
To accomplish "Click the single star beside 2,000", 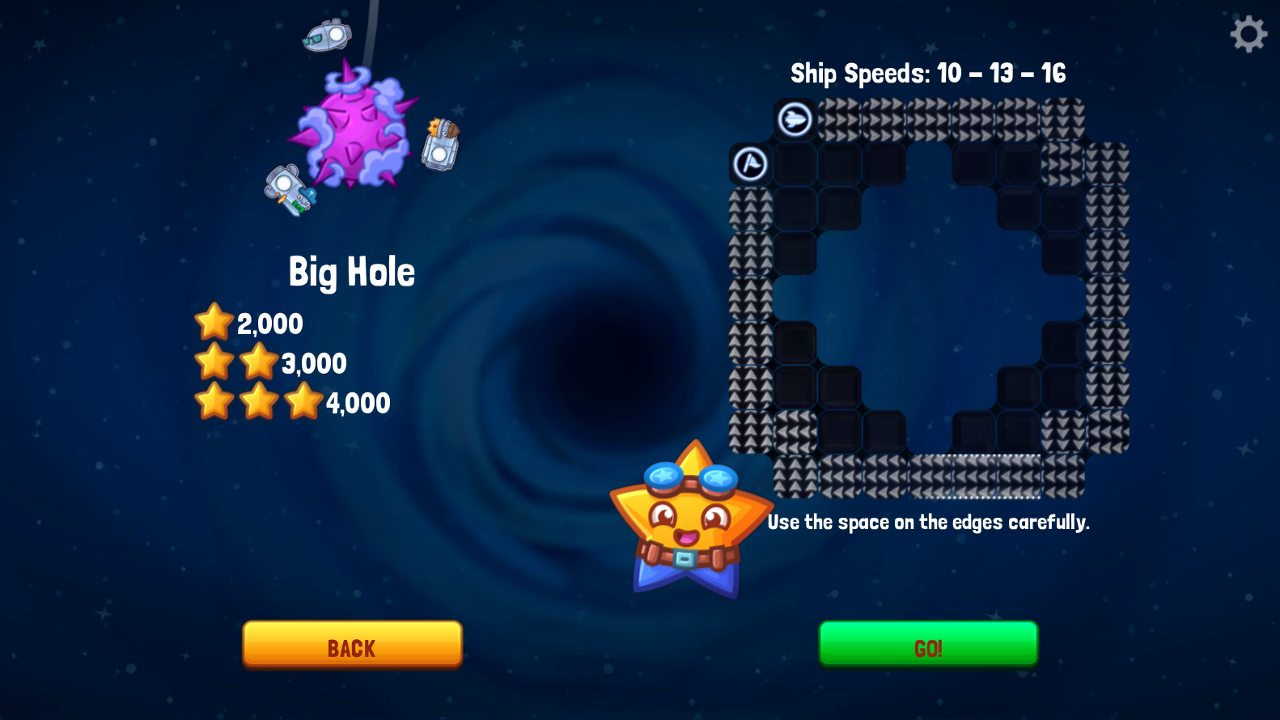I will click(x=214, y=322).
